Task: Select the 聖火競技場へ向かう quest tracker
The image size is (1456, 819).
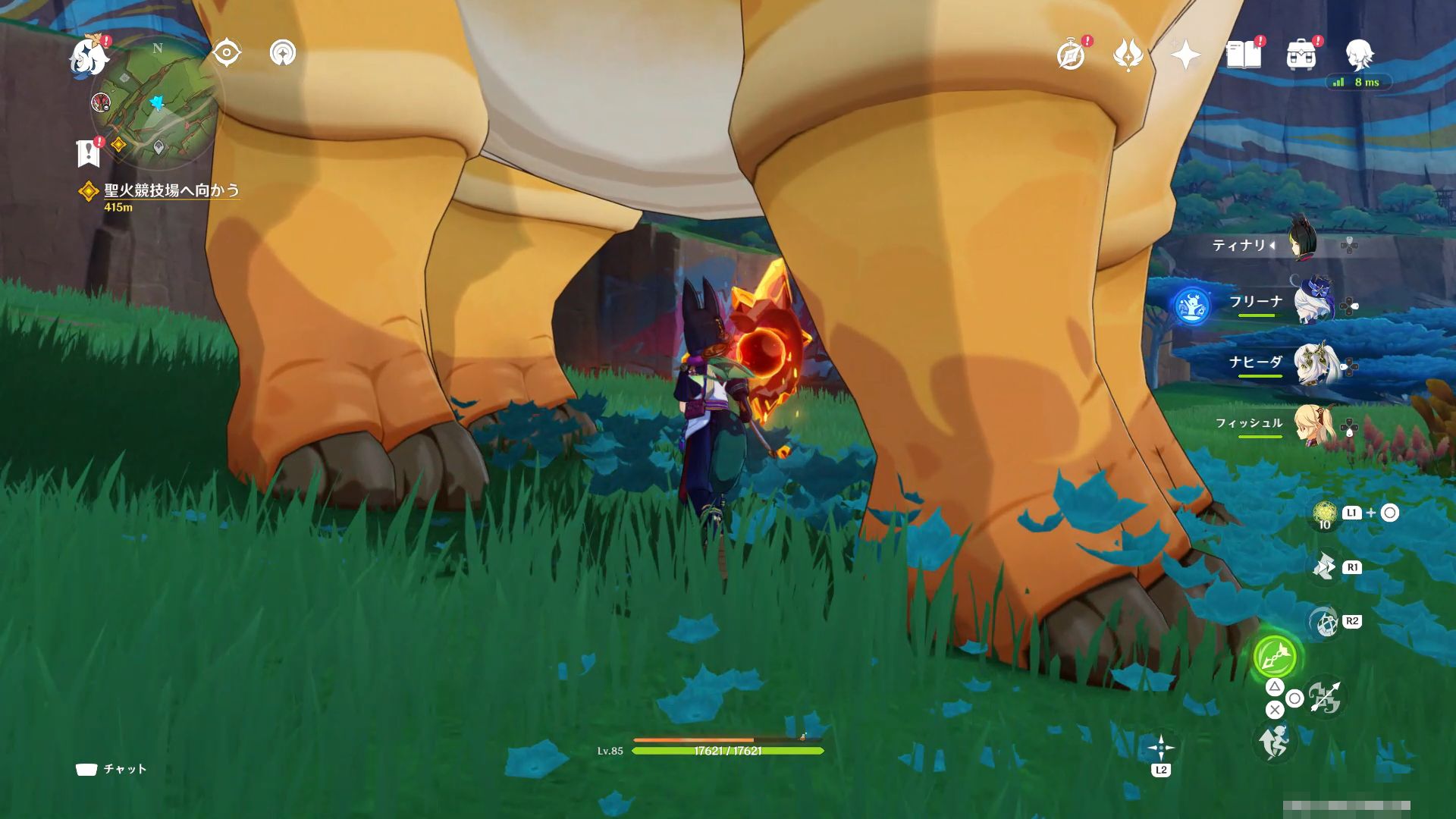Action: pos(171,190)
